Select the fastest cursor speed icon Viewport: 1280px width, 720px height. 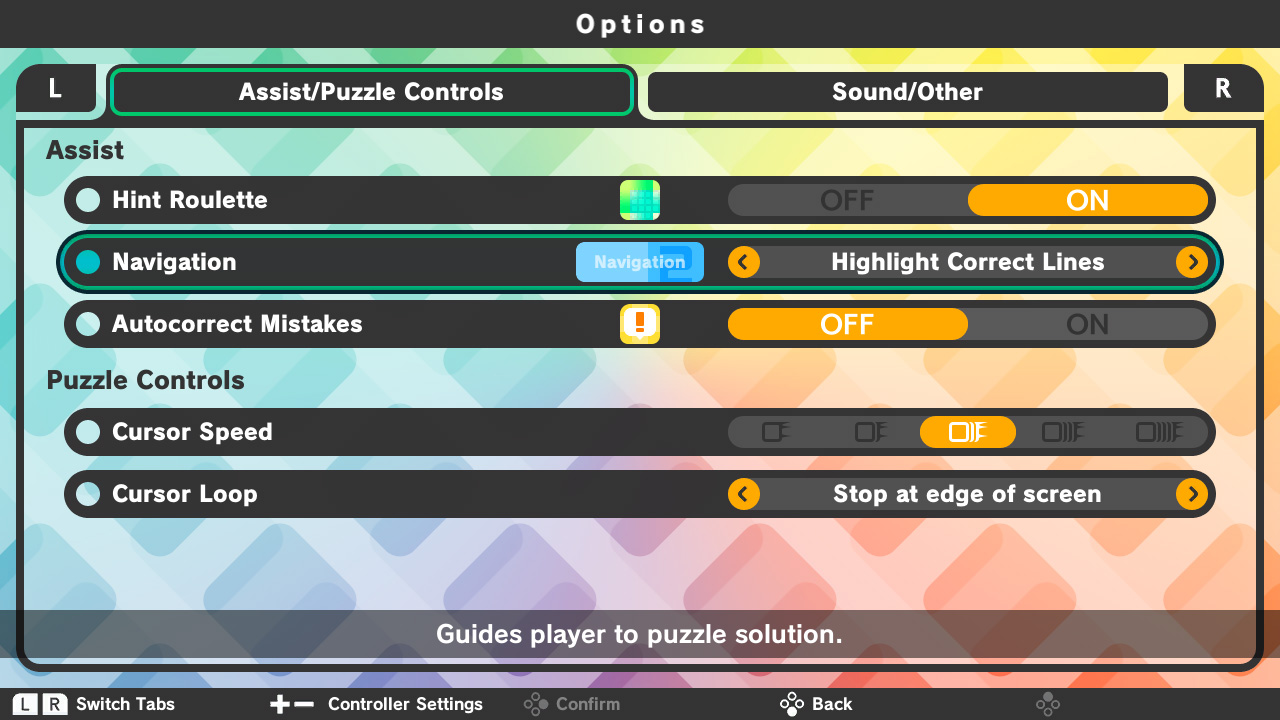point(1161,431)
